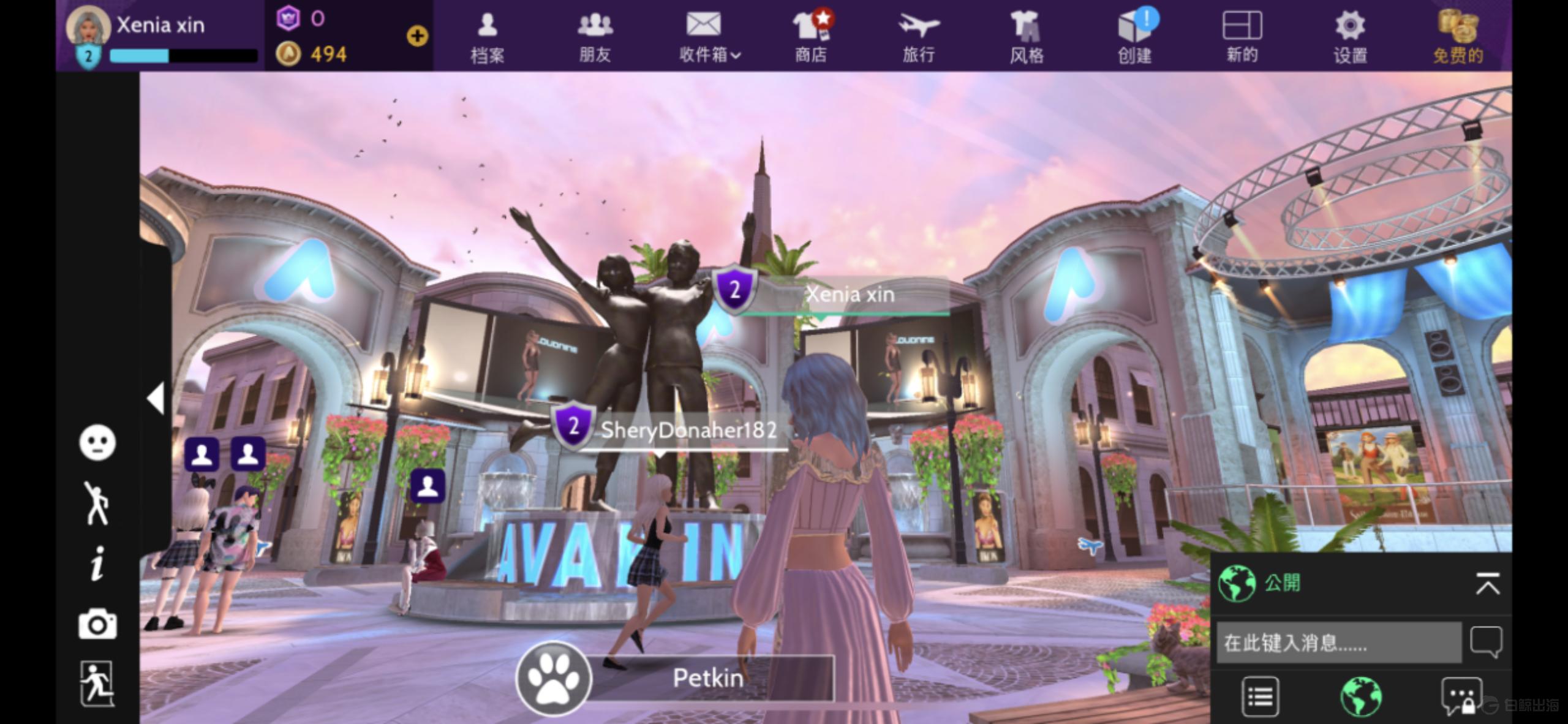Open the 商店 shop
The height and width of the screenshot is (724, 1568).
tap(812, 37)
